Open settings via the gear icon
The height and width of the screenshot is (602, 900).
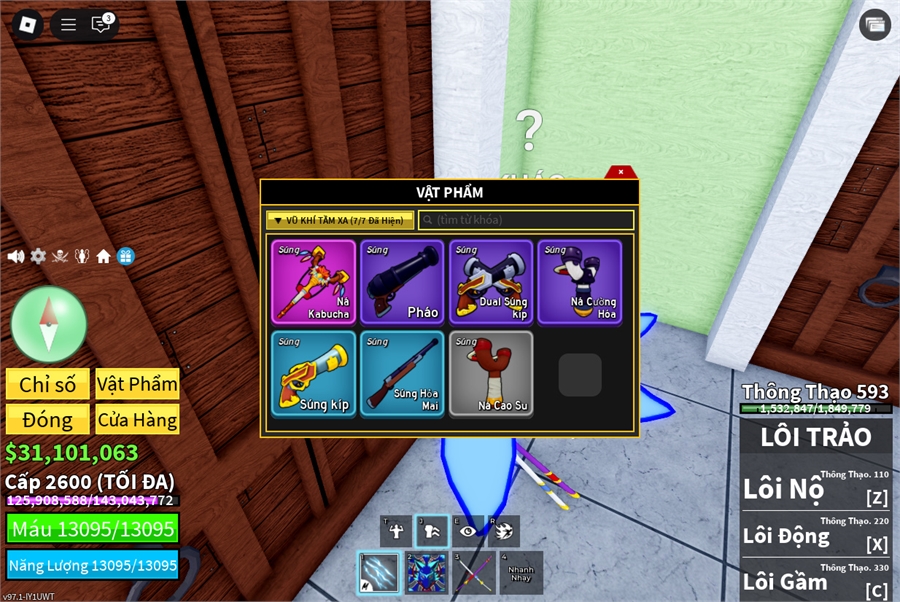38,257
